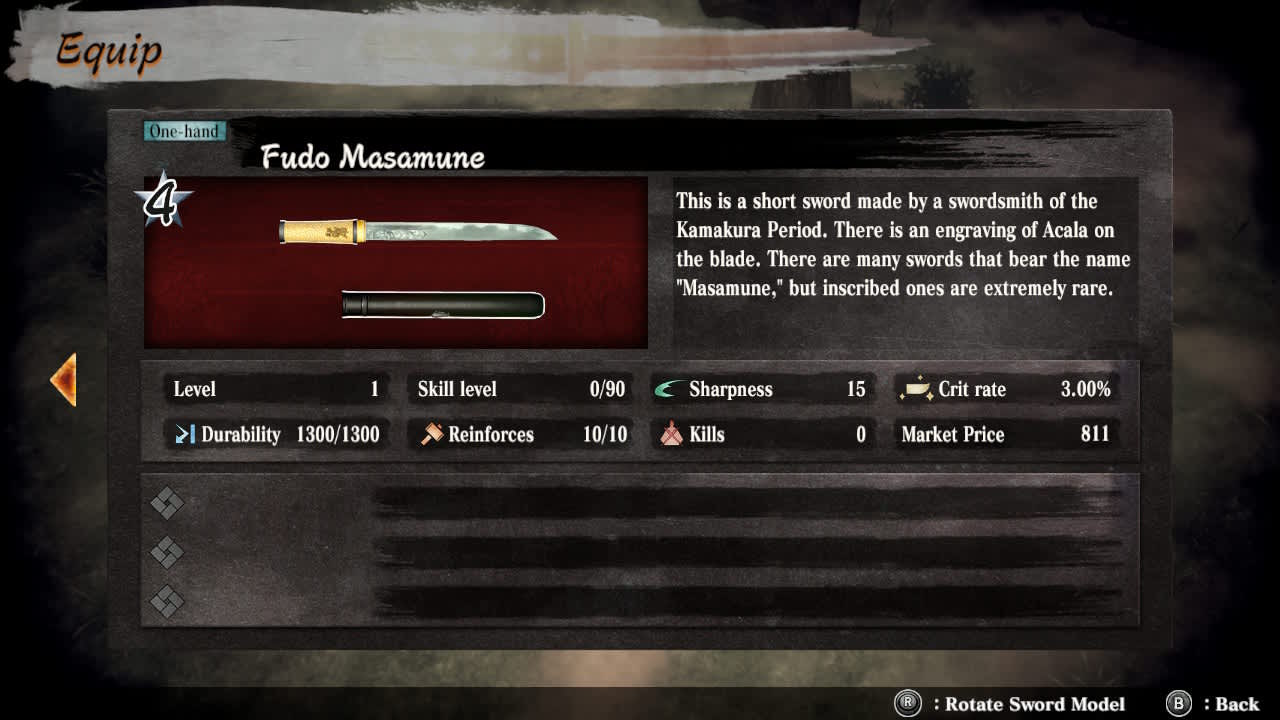Click the Skill level 0/90 field

pos(520,389)
